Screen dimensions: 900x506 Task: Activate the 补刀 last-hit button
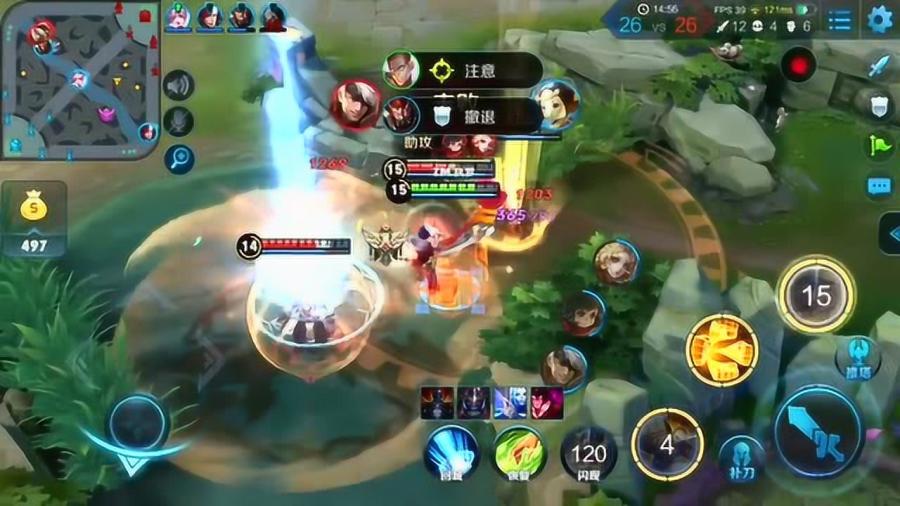click(741, 457)
